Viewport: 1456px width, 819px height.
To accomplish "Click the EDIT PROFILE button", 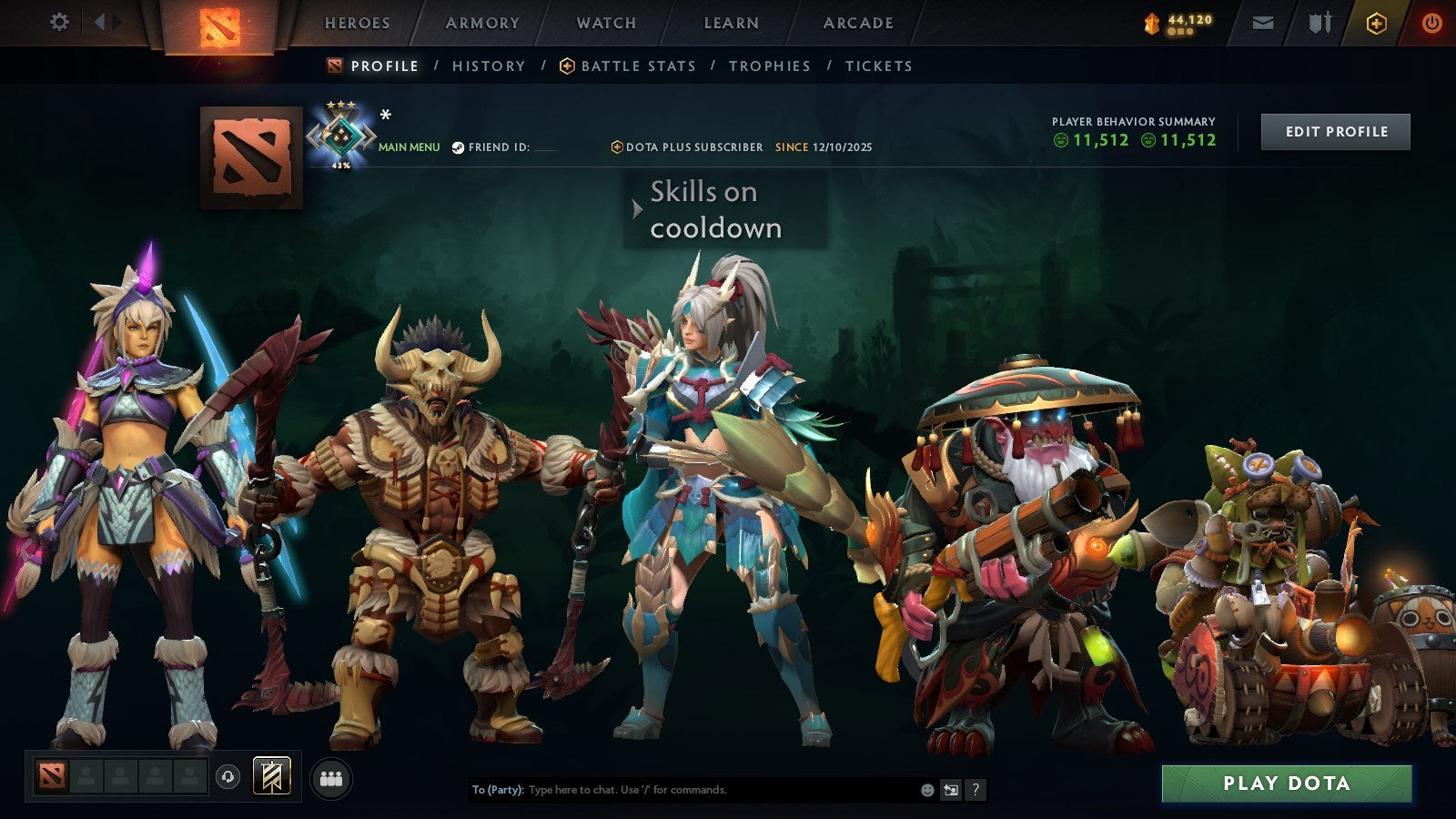I will pos(1335,131).
